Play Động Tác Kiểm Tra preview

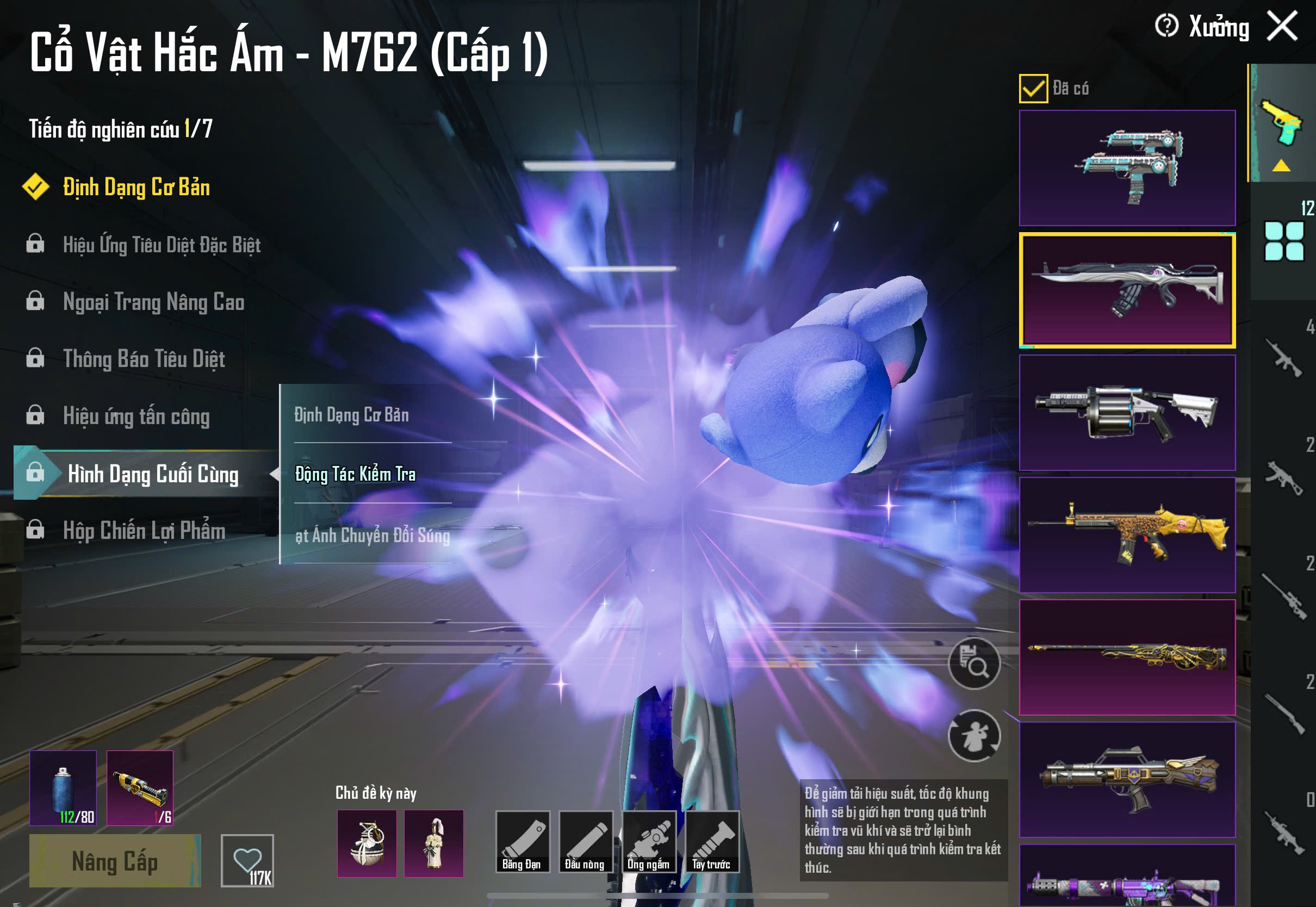pyautogui.click(x=355, y=474)
